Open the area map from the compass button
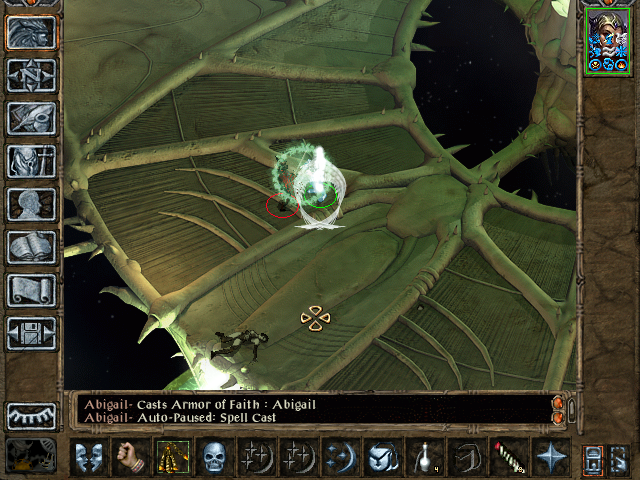Viewport: 640px width, 480px height. [x=31, y=76]
